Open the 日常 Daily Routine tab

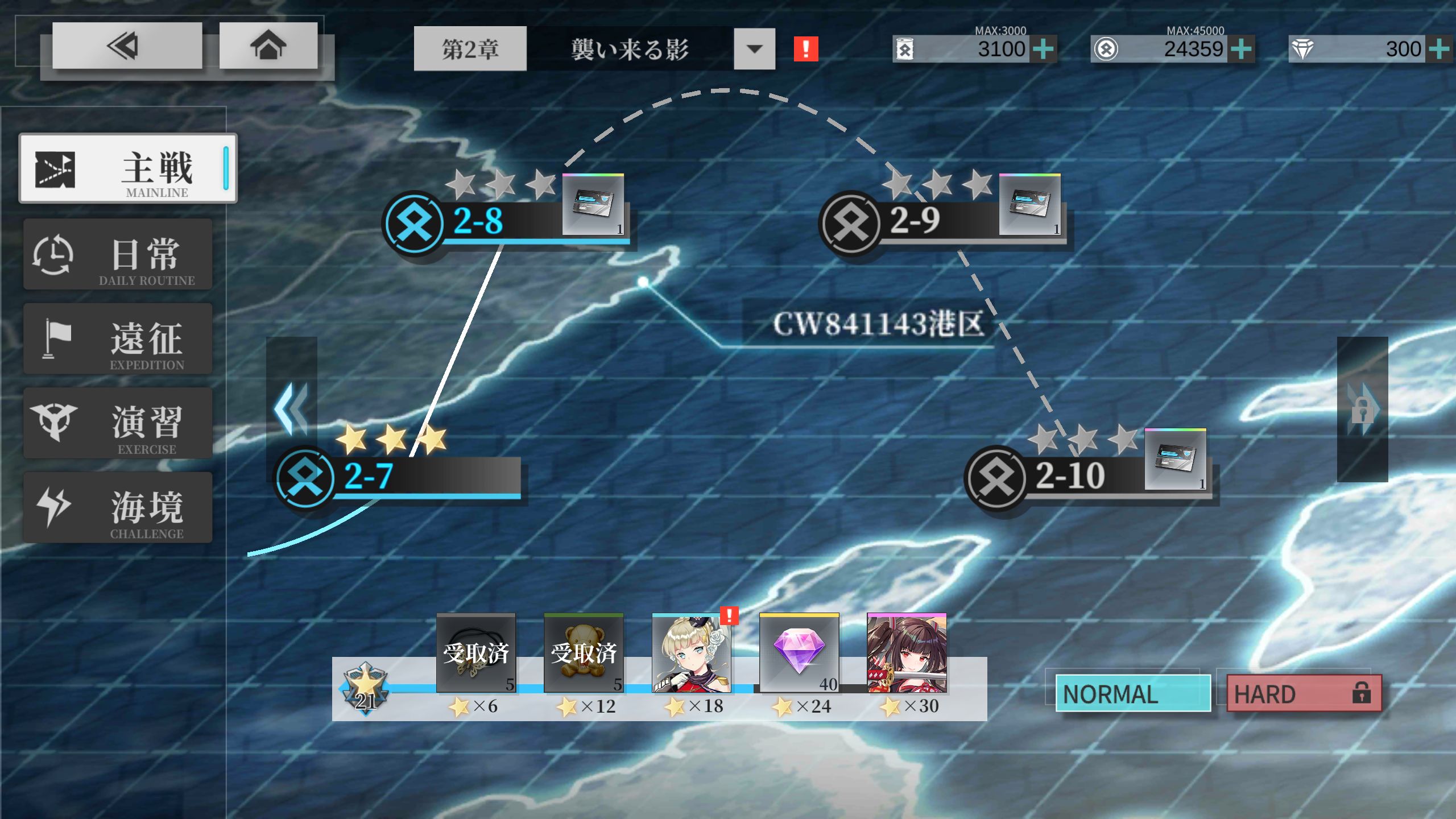118,254
